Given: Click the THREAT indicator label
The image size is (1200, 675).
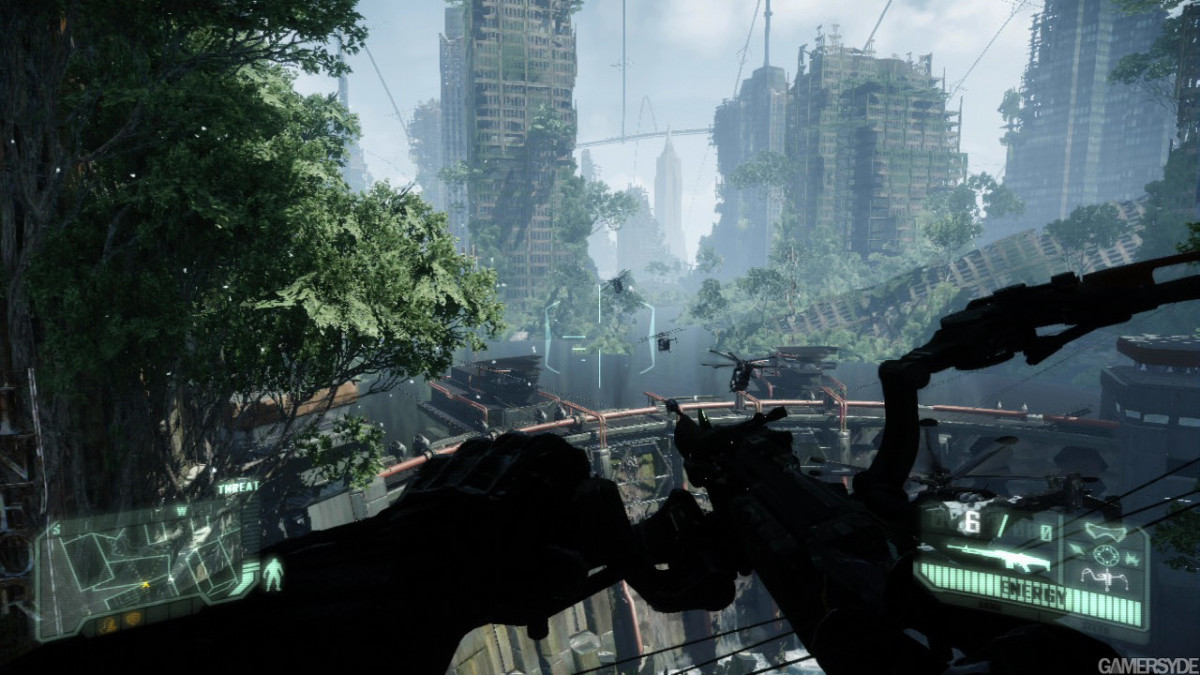Looking at the screenshot, I should pyautogui.click(x=238, y=488).
